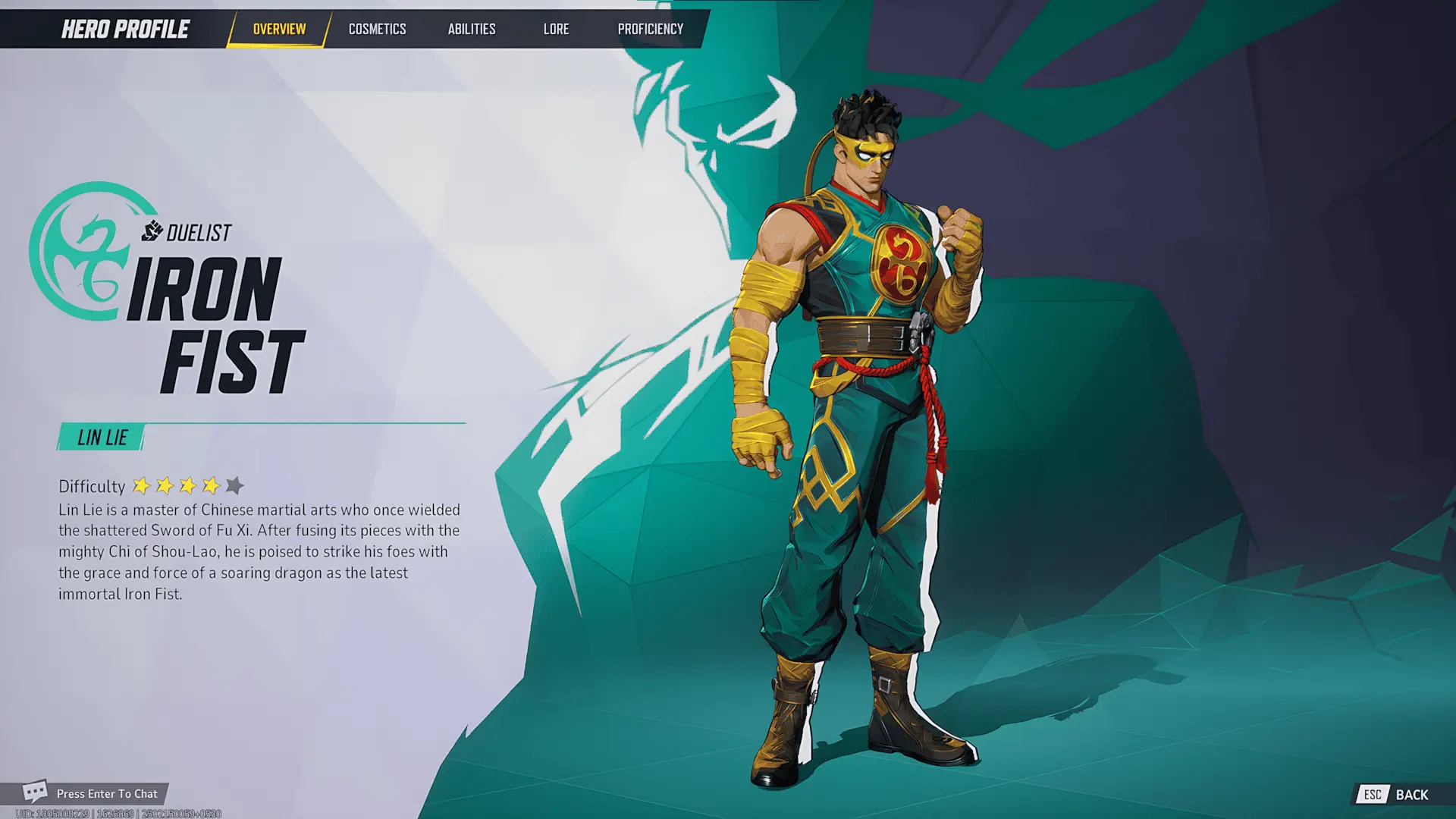Click the half-filled fifth difficulty star
1456x819 pixels.
pos(235,484)
